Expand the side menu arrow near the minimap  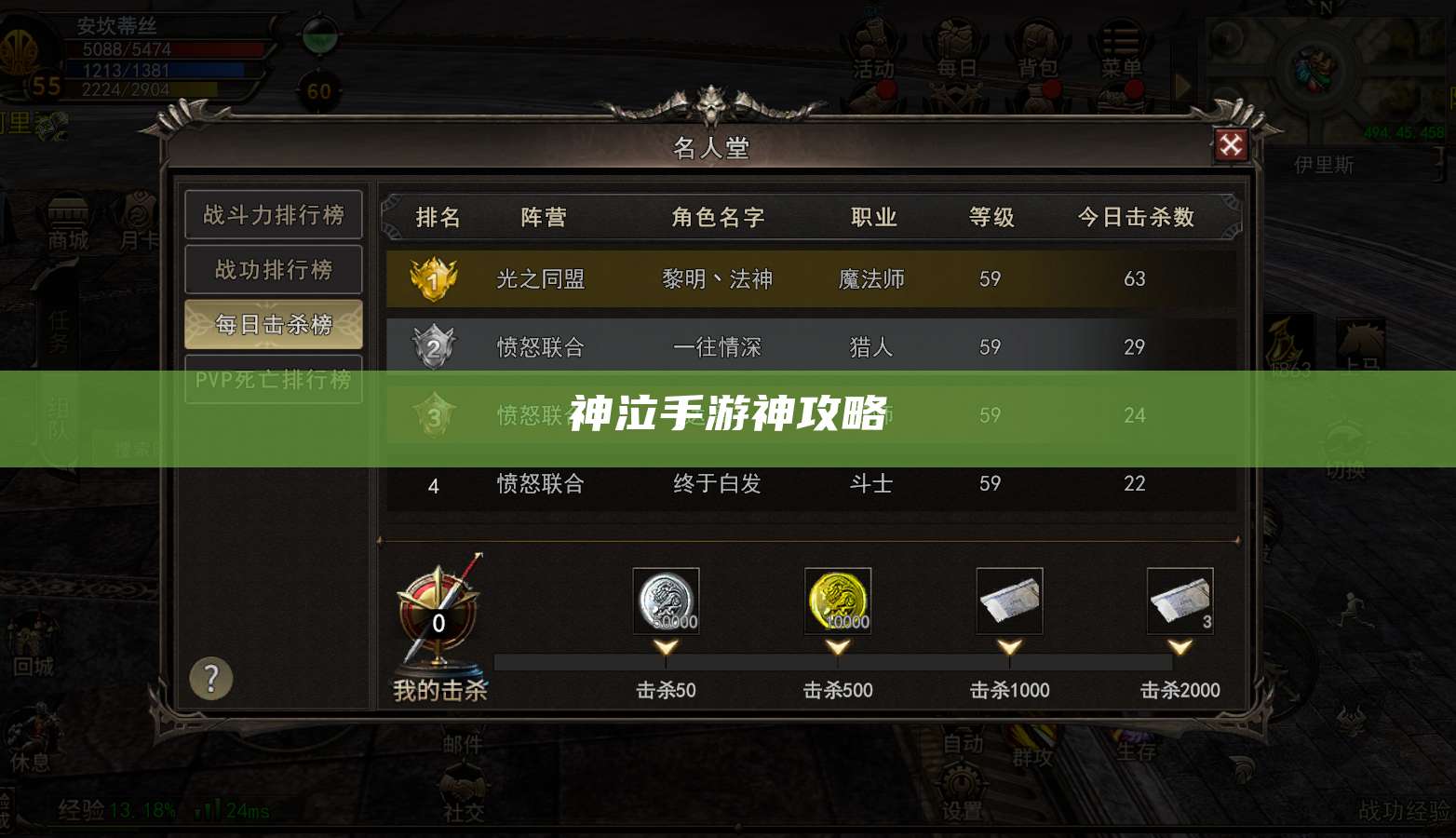coord(1184,86)
